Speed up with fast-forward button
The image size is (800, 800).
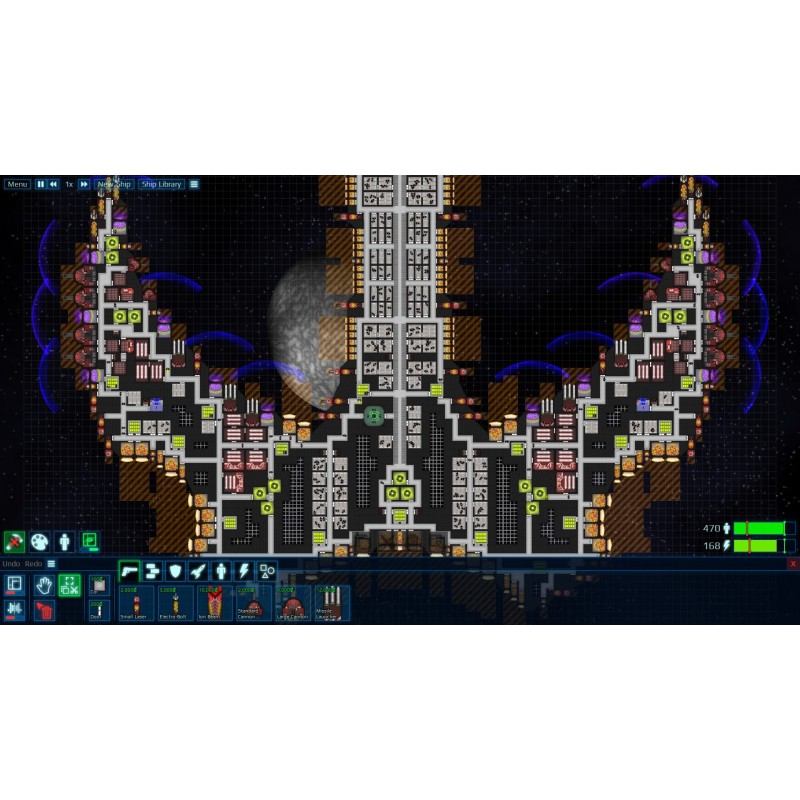point(84,184)
